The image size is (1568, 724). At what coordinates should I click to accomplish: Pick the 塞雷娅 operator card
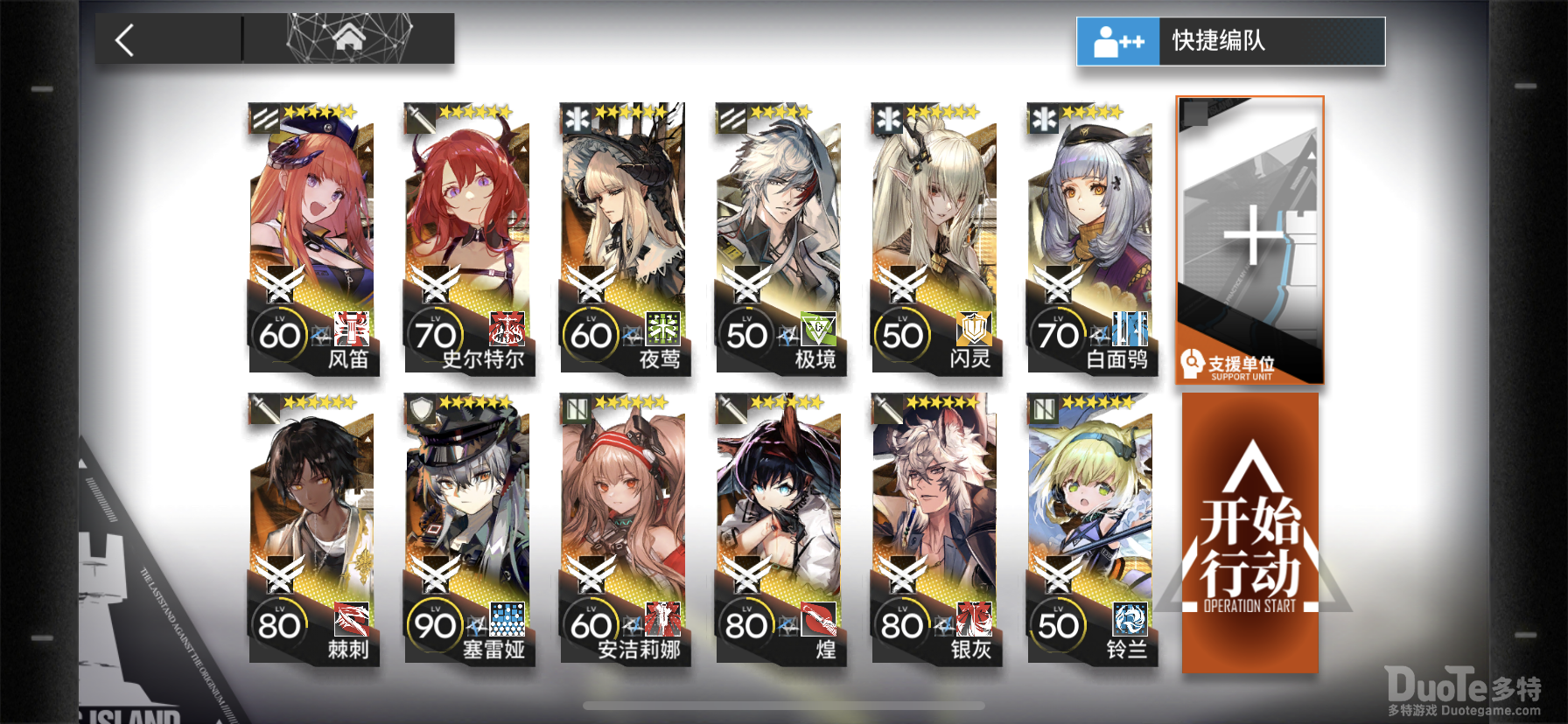(x=468, y=528)
